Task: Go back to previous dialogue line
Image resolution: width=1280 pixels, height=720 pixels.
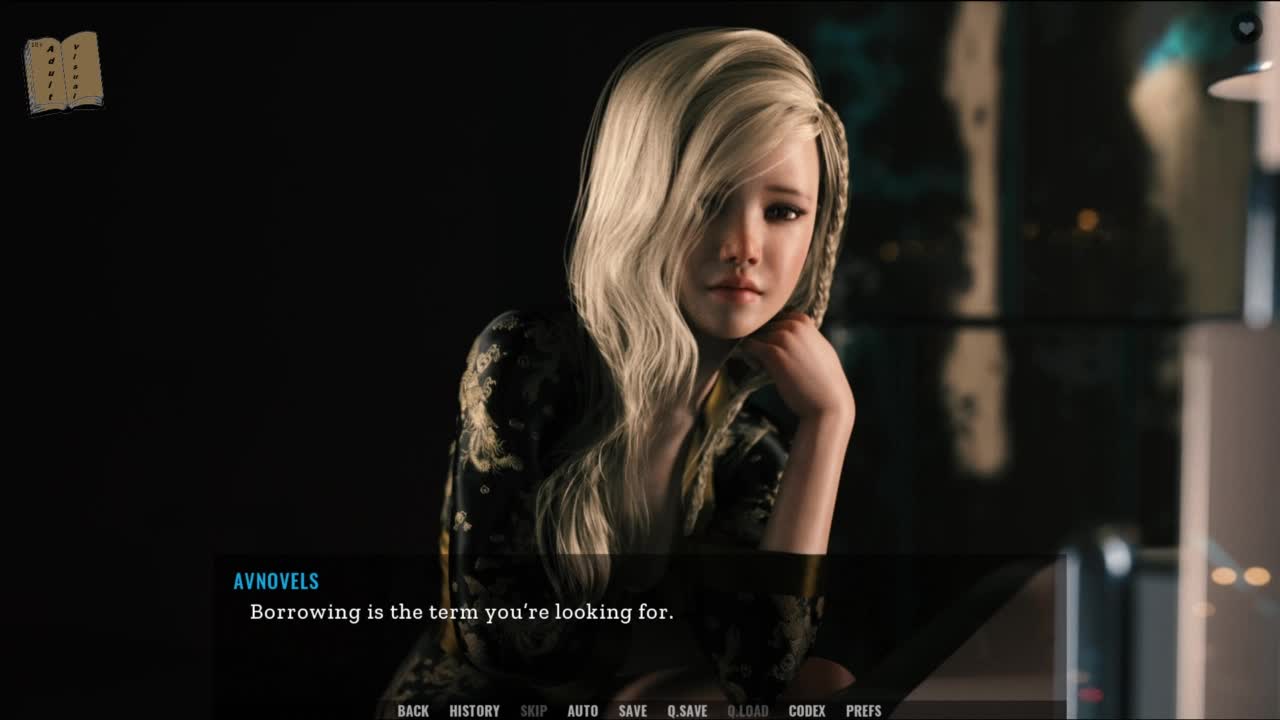Action: click(413, 711)
